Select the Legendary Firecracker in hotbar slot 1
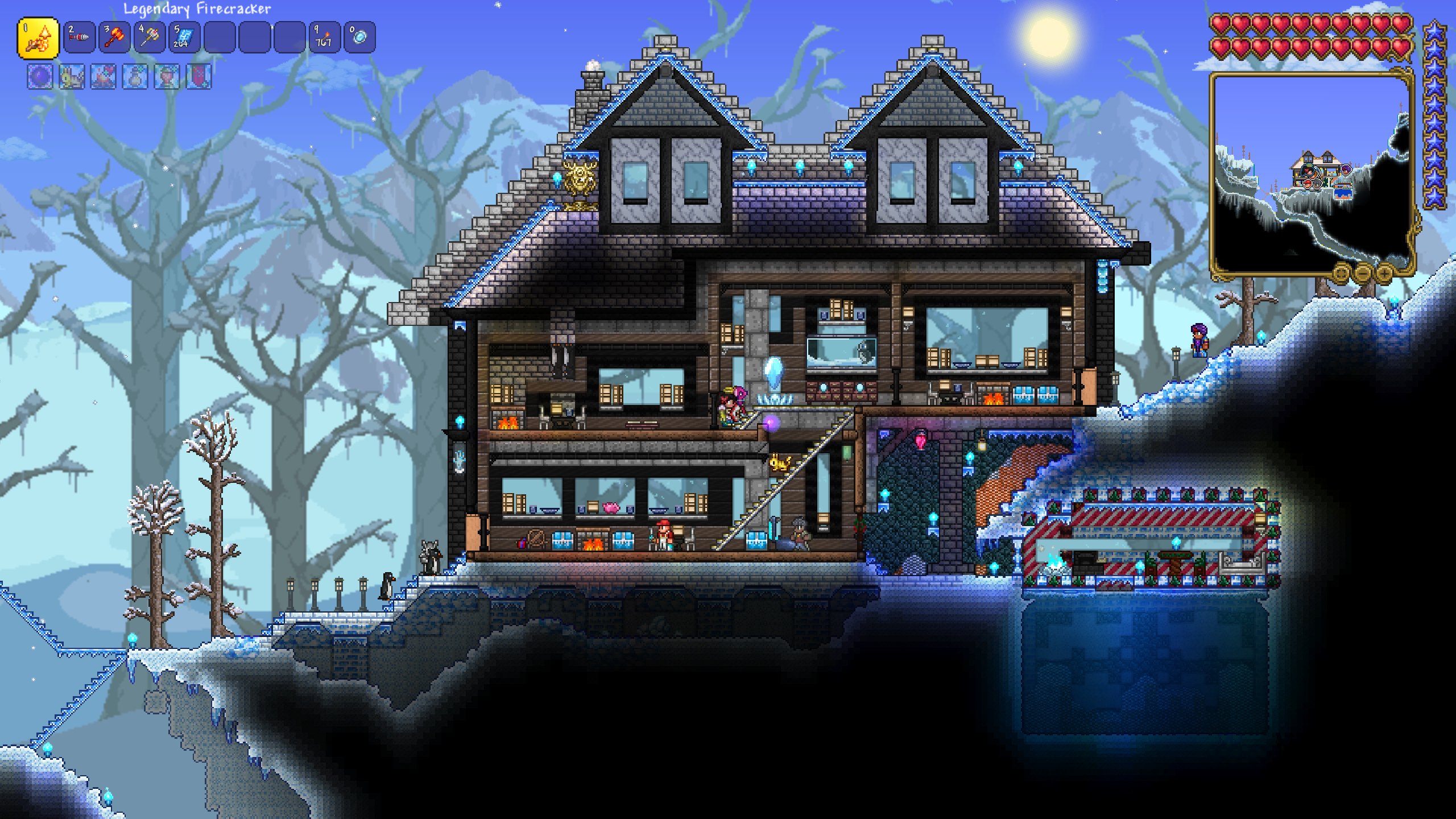Screen dimensions: 1456x819 click(39, 37)
